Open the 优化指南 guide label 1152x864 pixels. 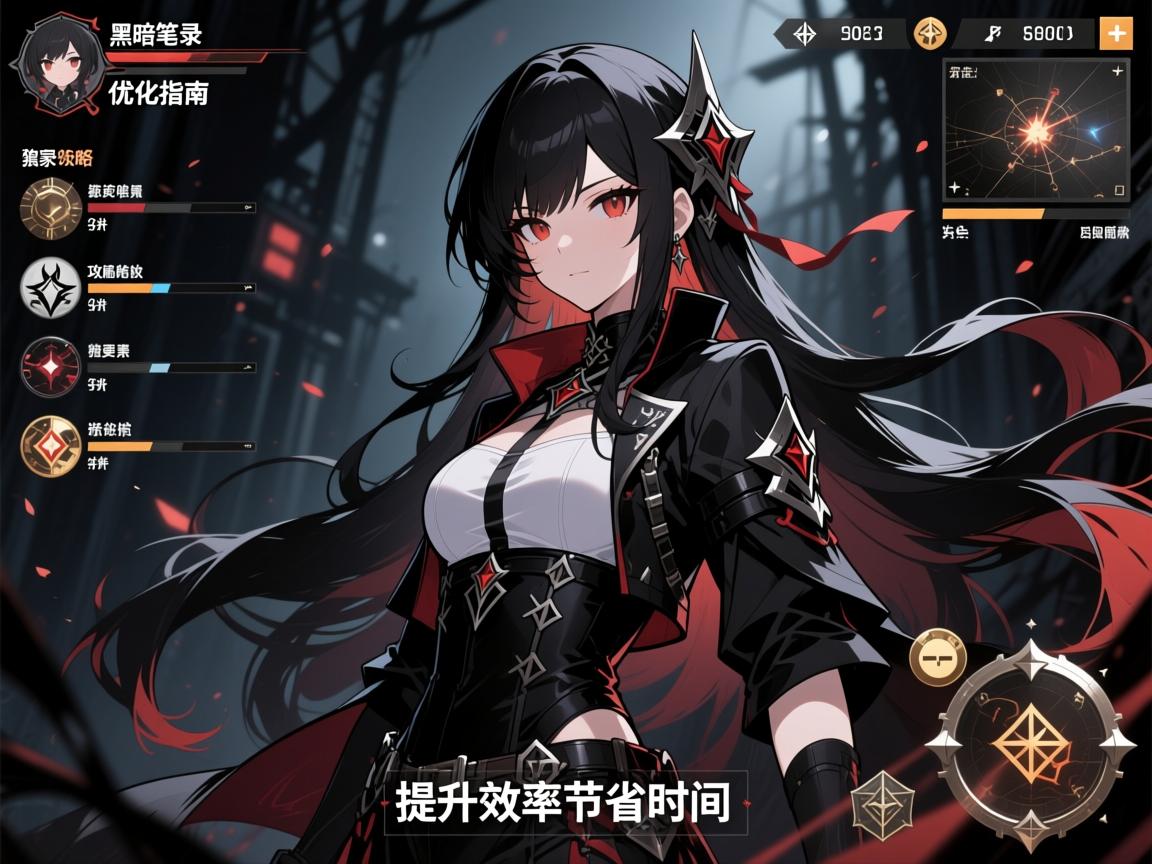click(158, 93)
